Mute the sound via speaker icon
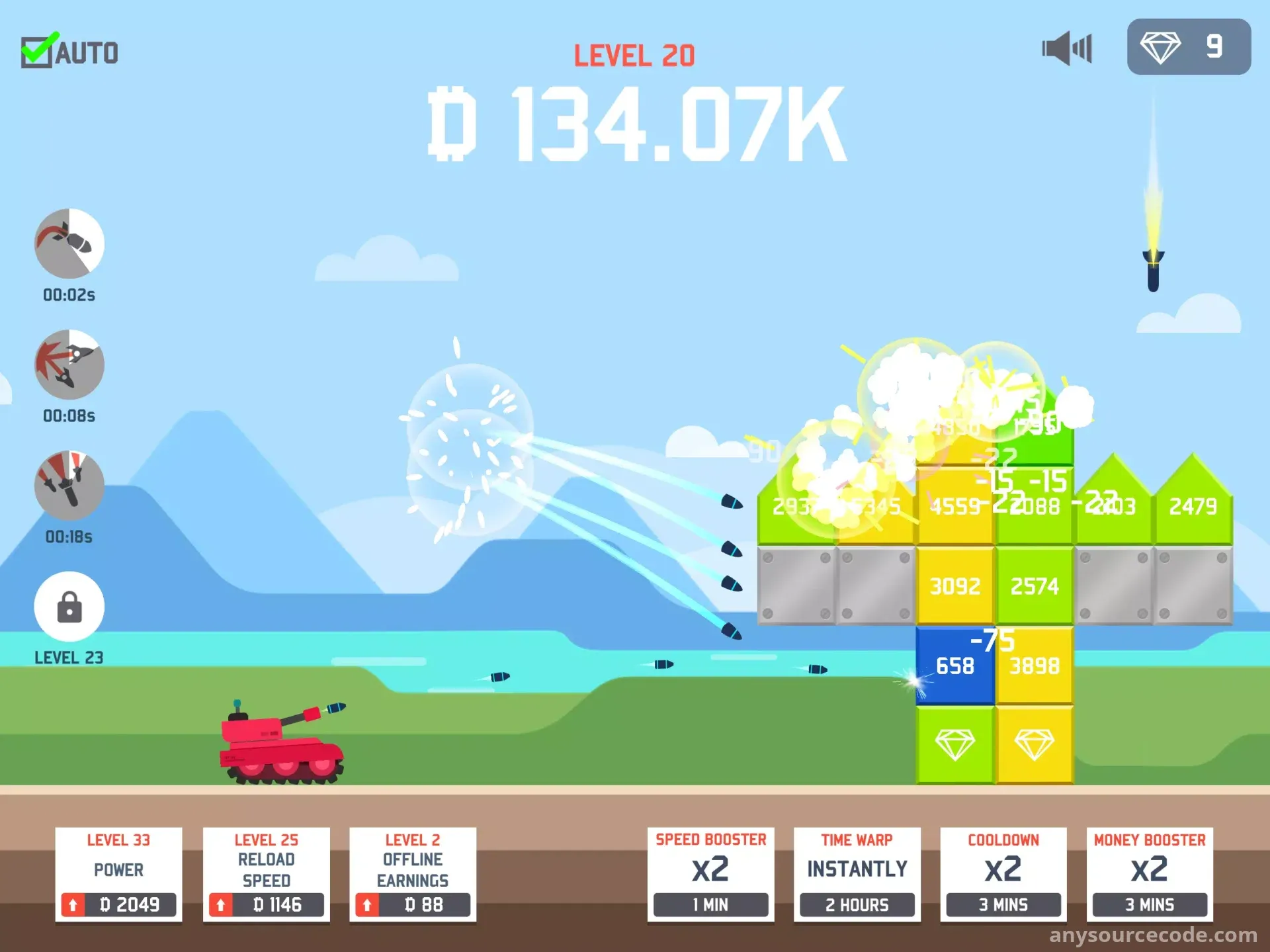Screen dimensions: 1270x952 (x=1066, y=48)
